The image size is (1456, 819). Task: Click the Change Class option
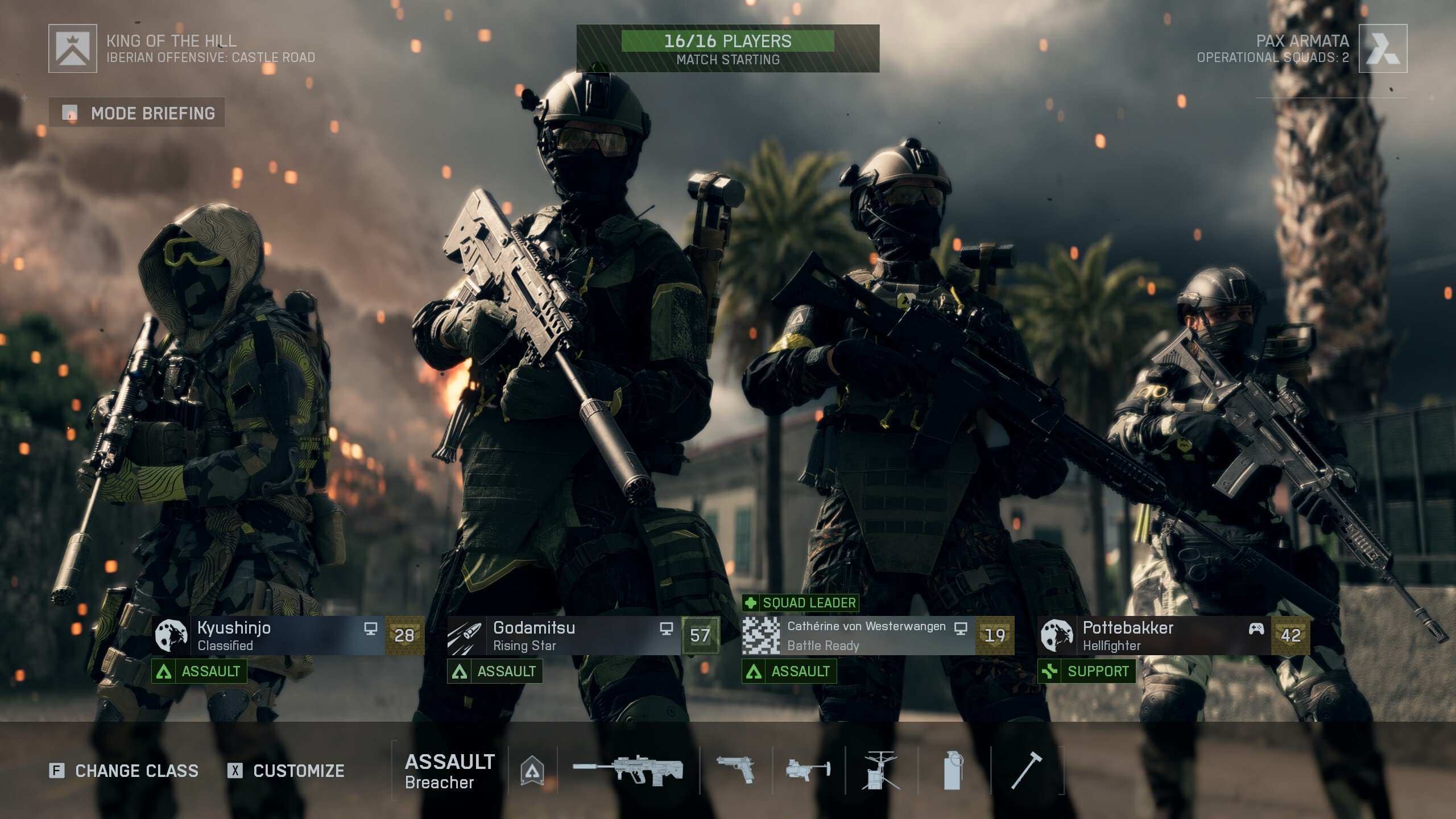(x=125, y=771)
